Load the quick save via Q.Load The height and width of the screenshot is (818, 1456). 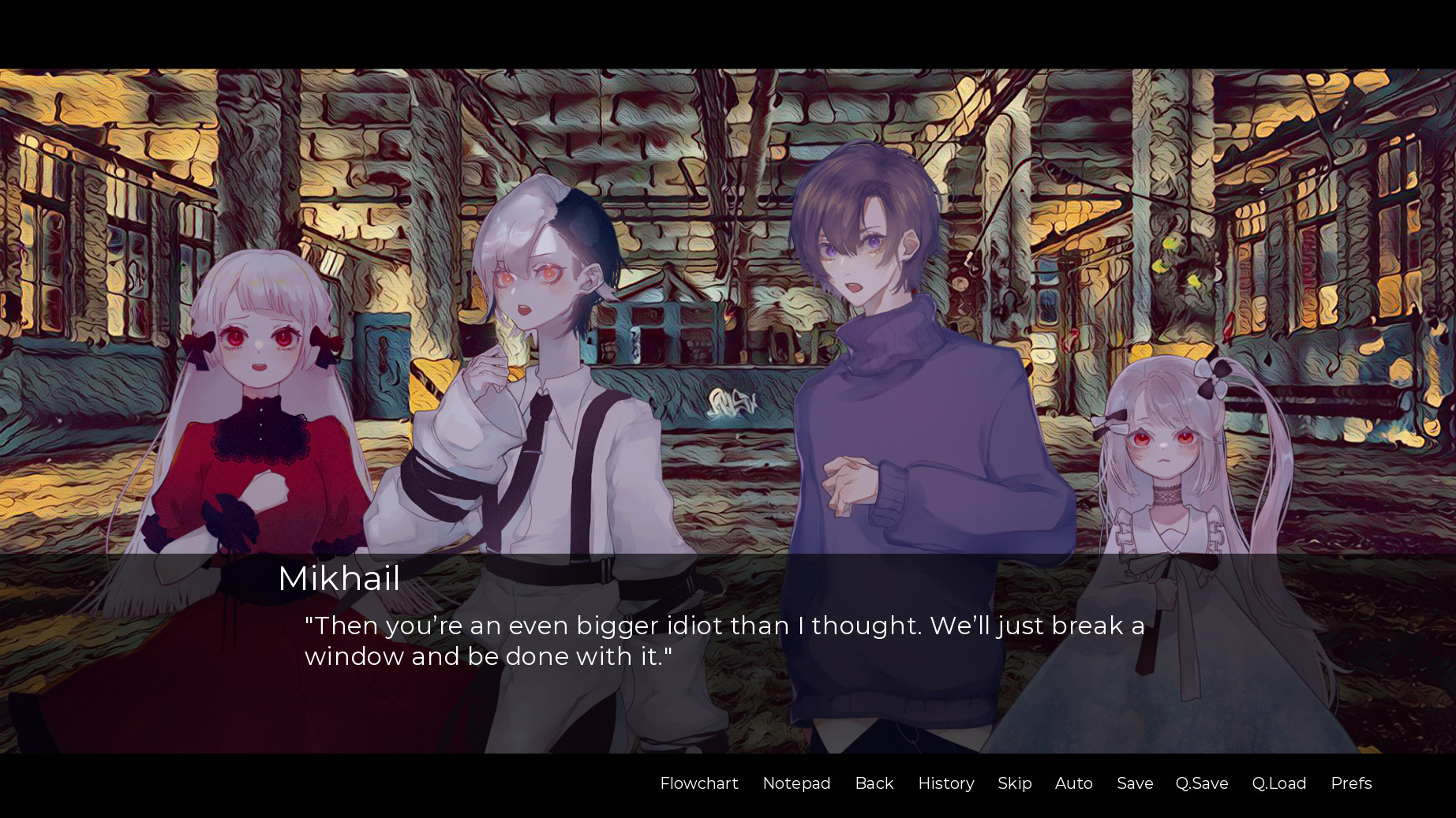click(x=1279, y=783)
